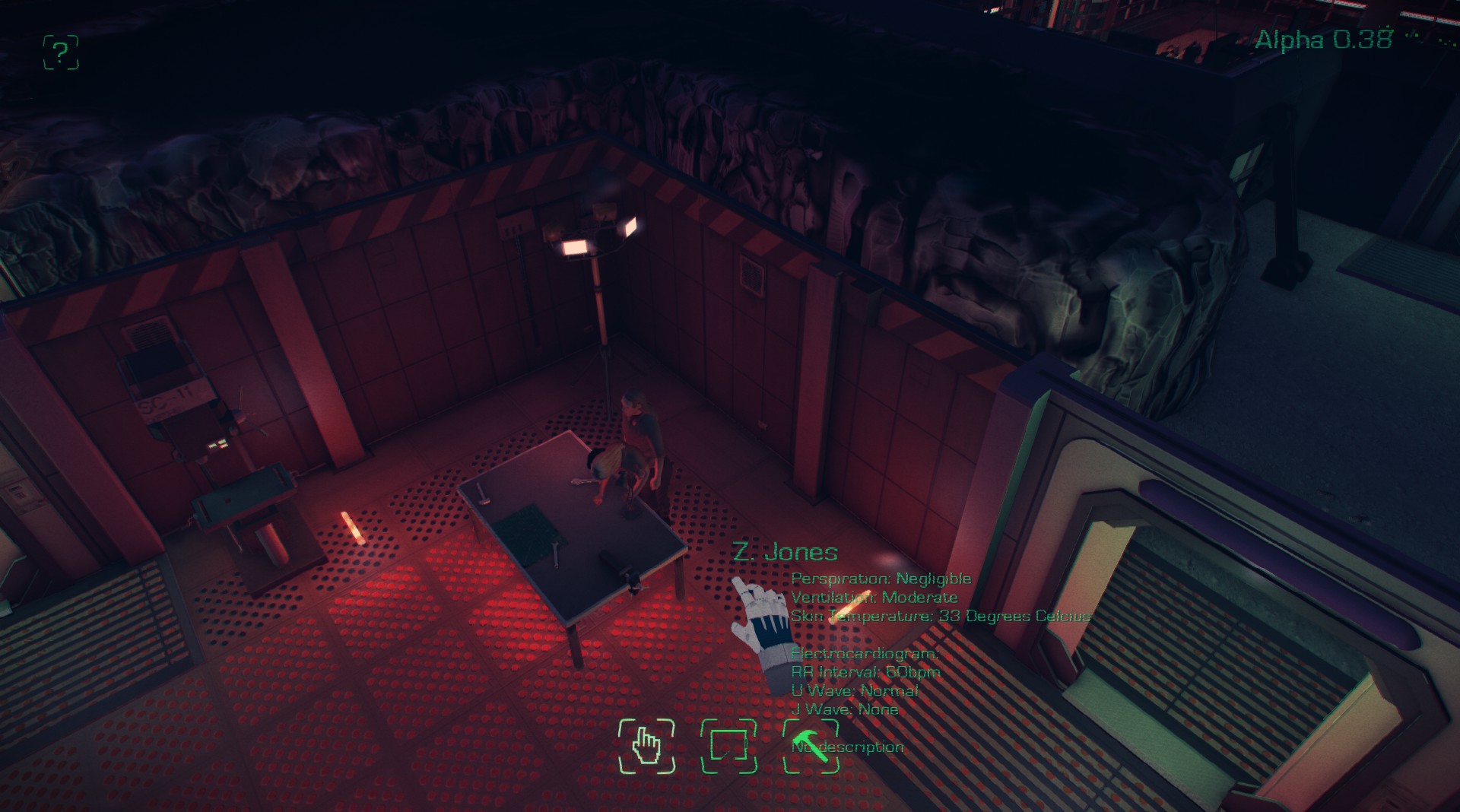Open the question mark help icon
Screen dimensions: 1460x812
click(61, 53)
